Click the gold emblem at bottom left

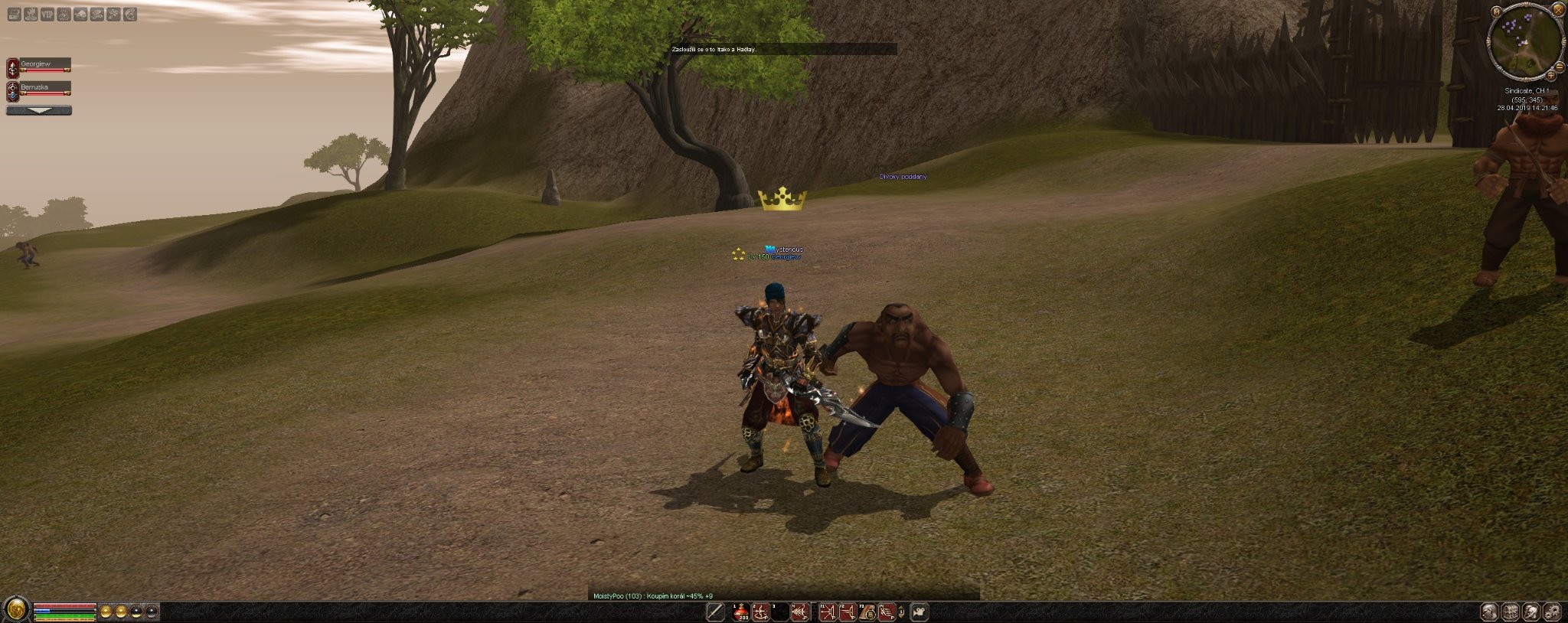tap(16, 611)
